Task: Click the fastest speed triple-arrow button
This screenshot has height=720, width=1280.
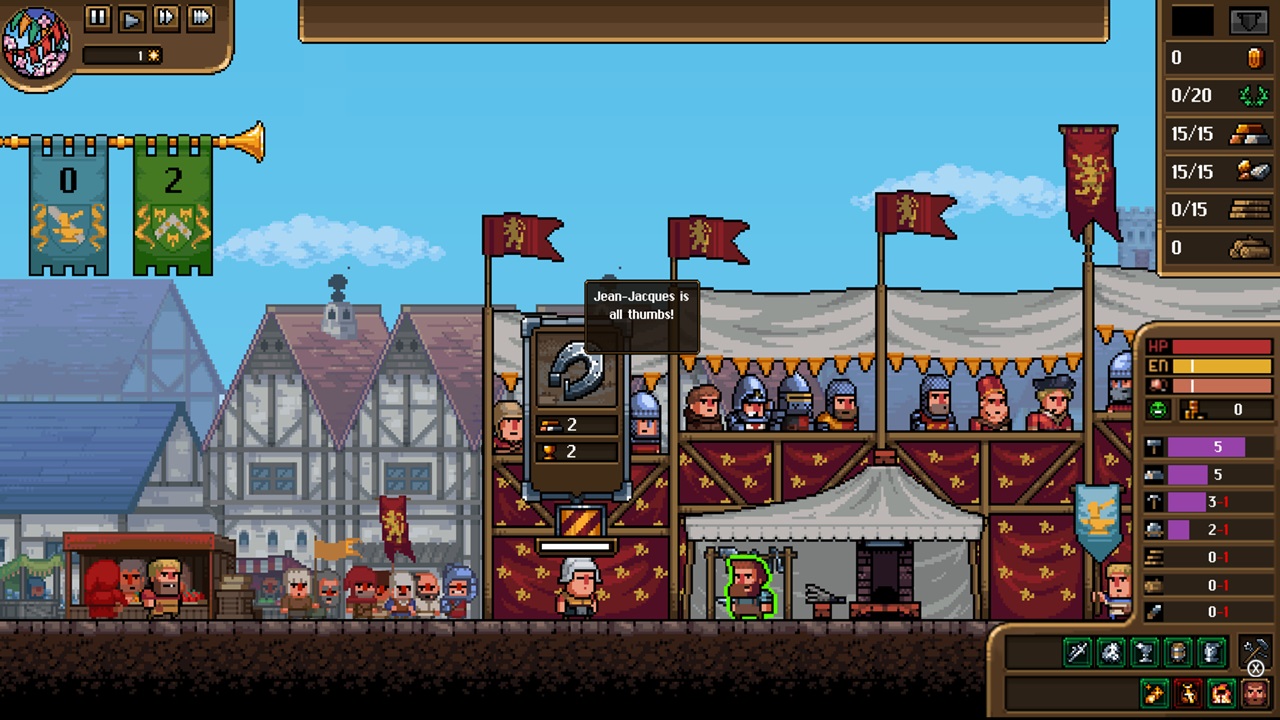Action: tap(199, 18)
